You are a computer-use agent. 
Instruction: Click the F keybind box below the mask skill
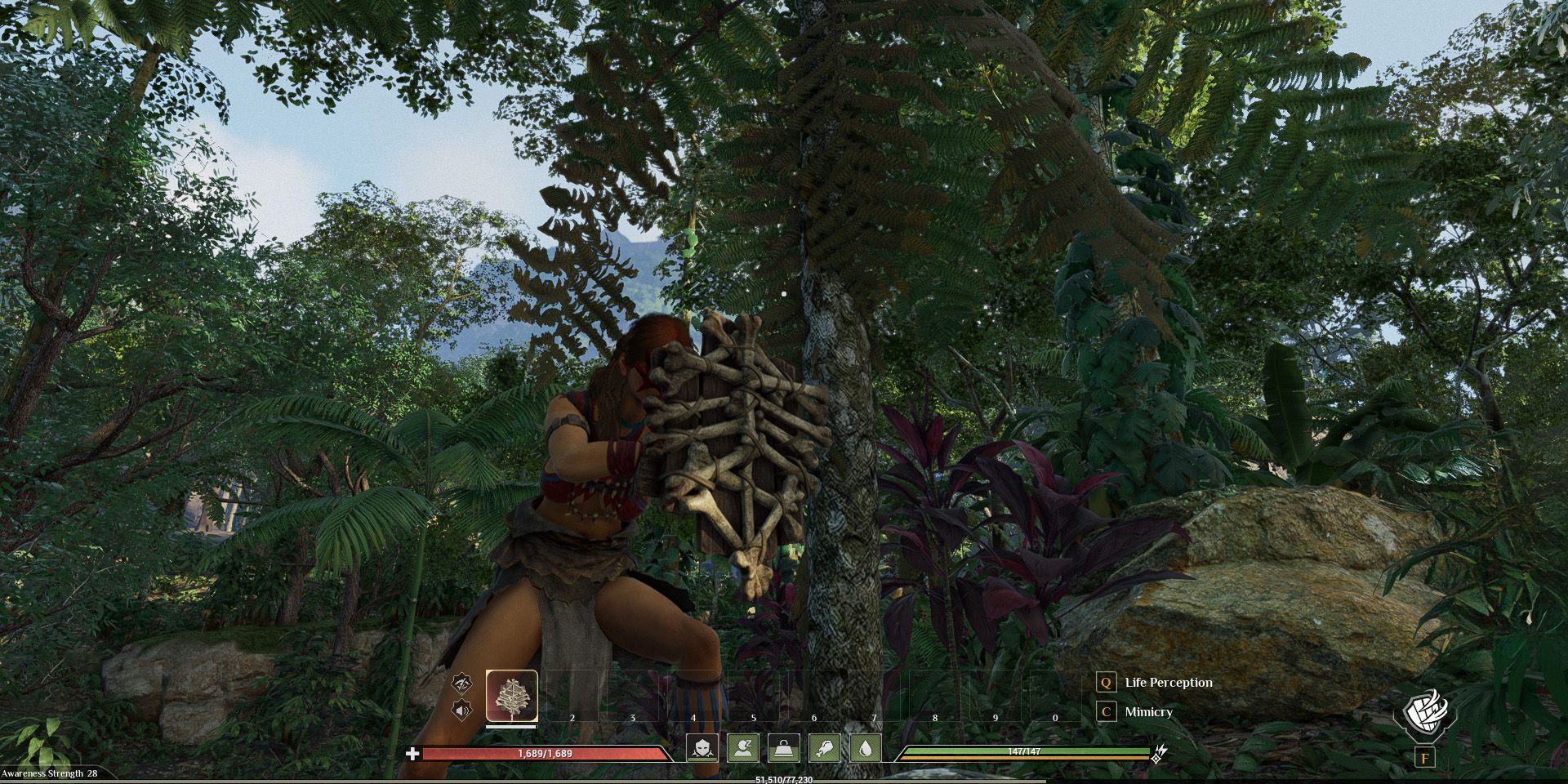click(1425, 759)
